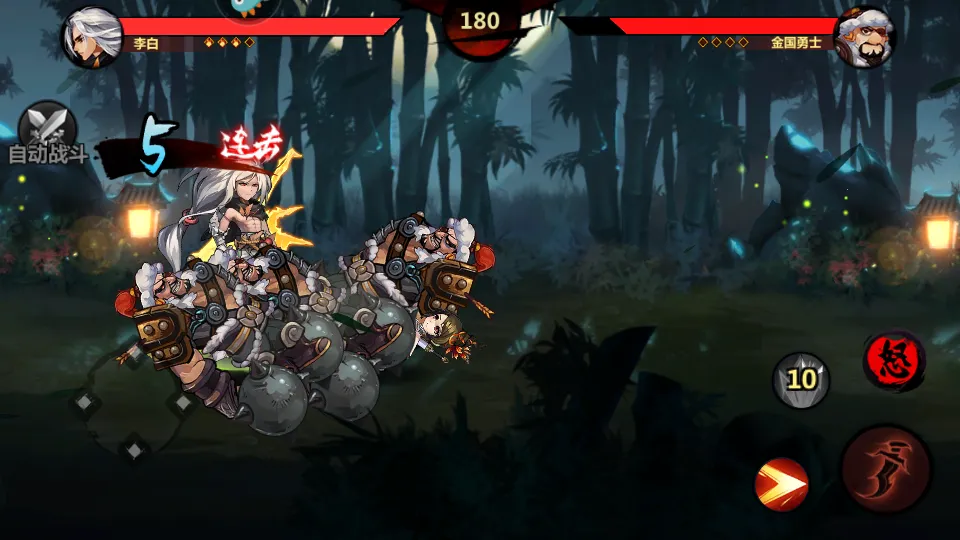Select the 金国勇士 enemy portrait
Screen dimensions: 960x540
pos(863,38)
